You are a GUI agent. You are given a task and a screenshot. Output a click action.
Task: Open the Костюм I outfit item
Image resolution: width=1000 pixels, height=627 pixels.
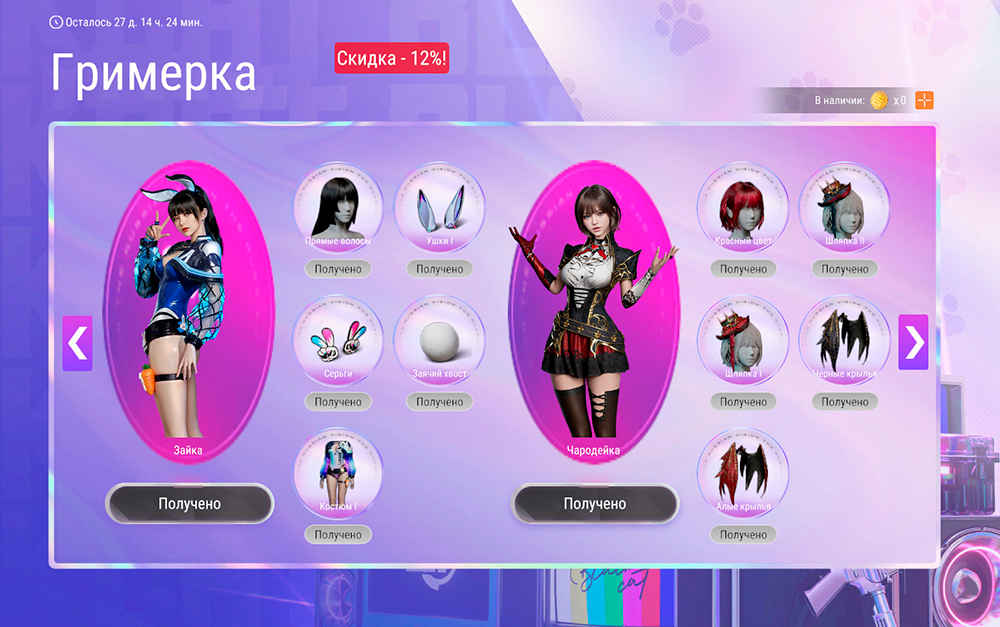(337, 473)
